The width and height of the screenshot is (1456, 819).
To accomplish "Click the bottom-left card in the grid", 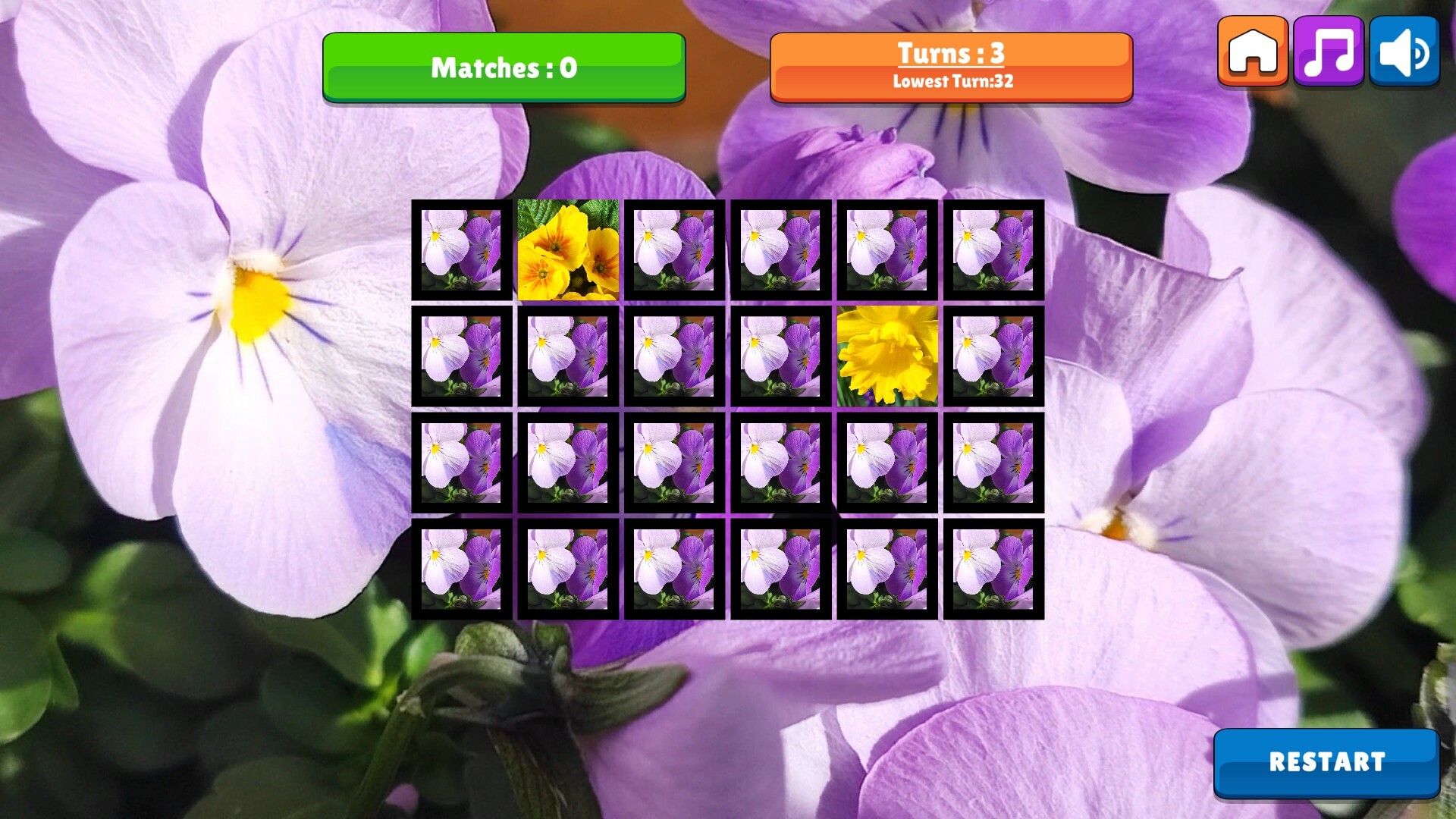I will click(463, 566).
